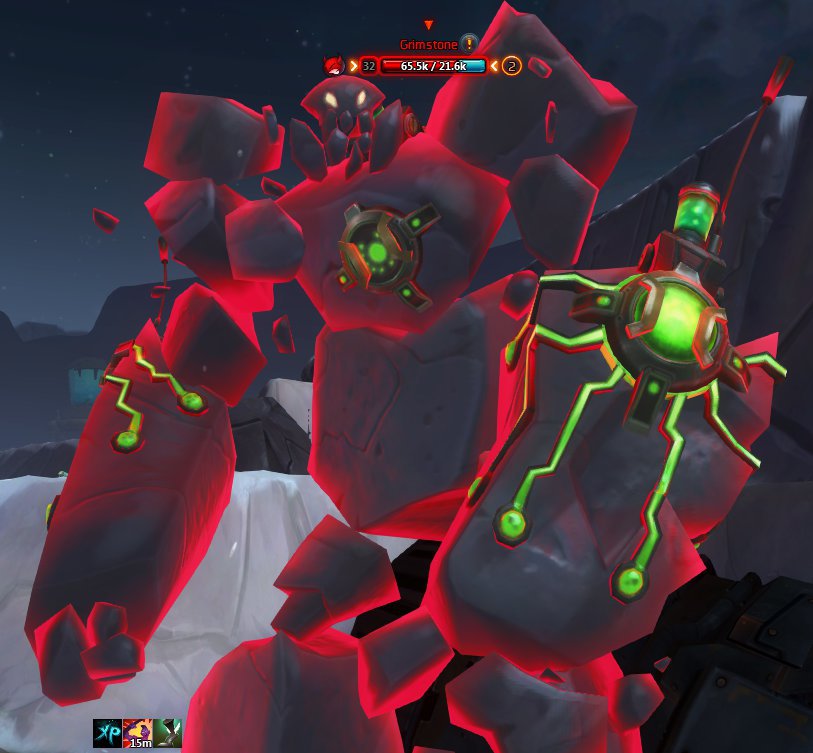Inspect the green winged boot buff
Screen dimensions: 813x753
pos(168,733)
